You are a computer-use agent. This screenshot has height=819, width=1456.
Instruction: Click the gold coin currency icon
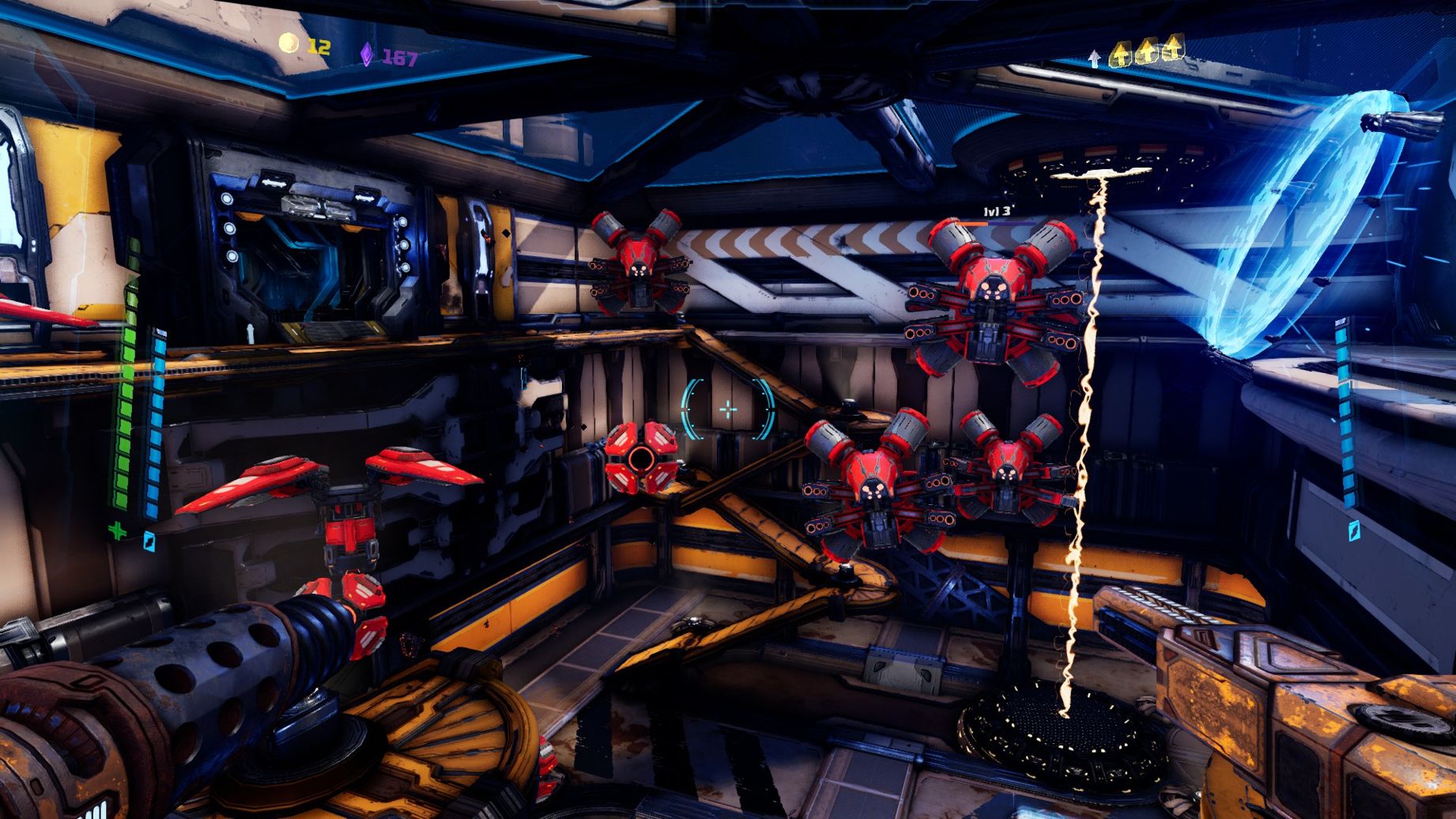[289, 44]
